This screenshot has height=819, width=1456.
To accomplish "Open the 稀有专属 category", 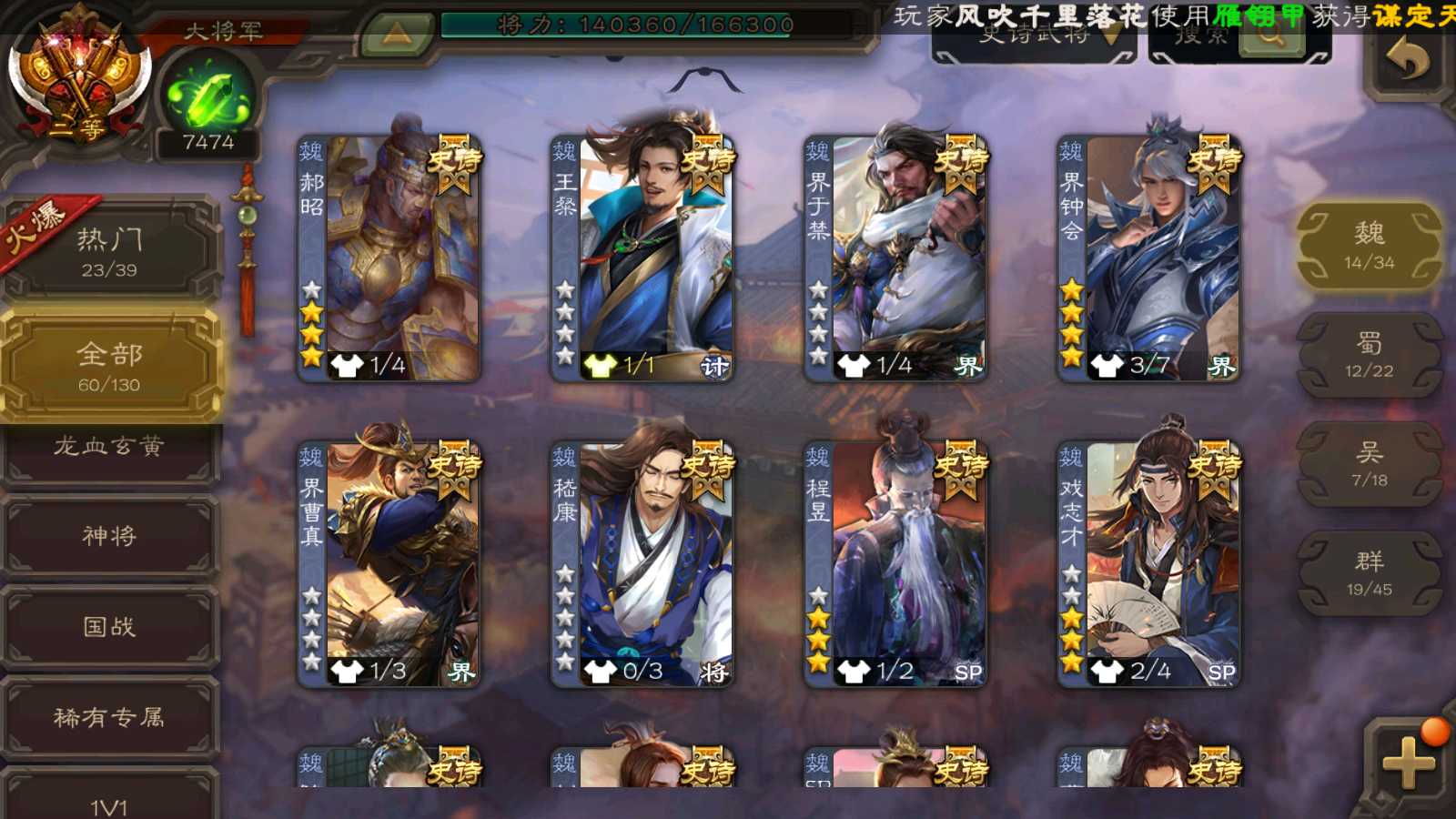I will pyautogui.click(x=109, y=718).
